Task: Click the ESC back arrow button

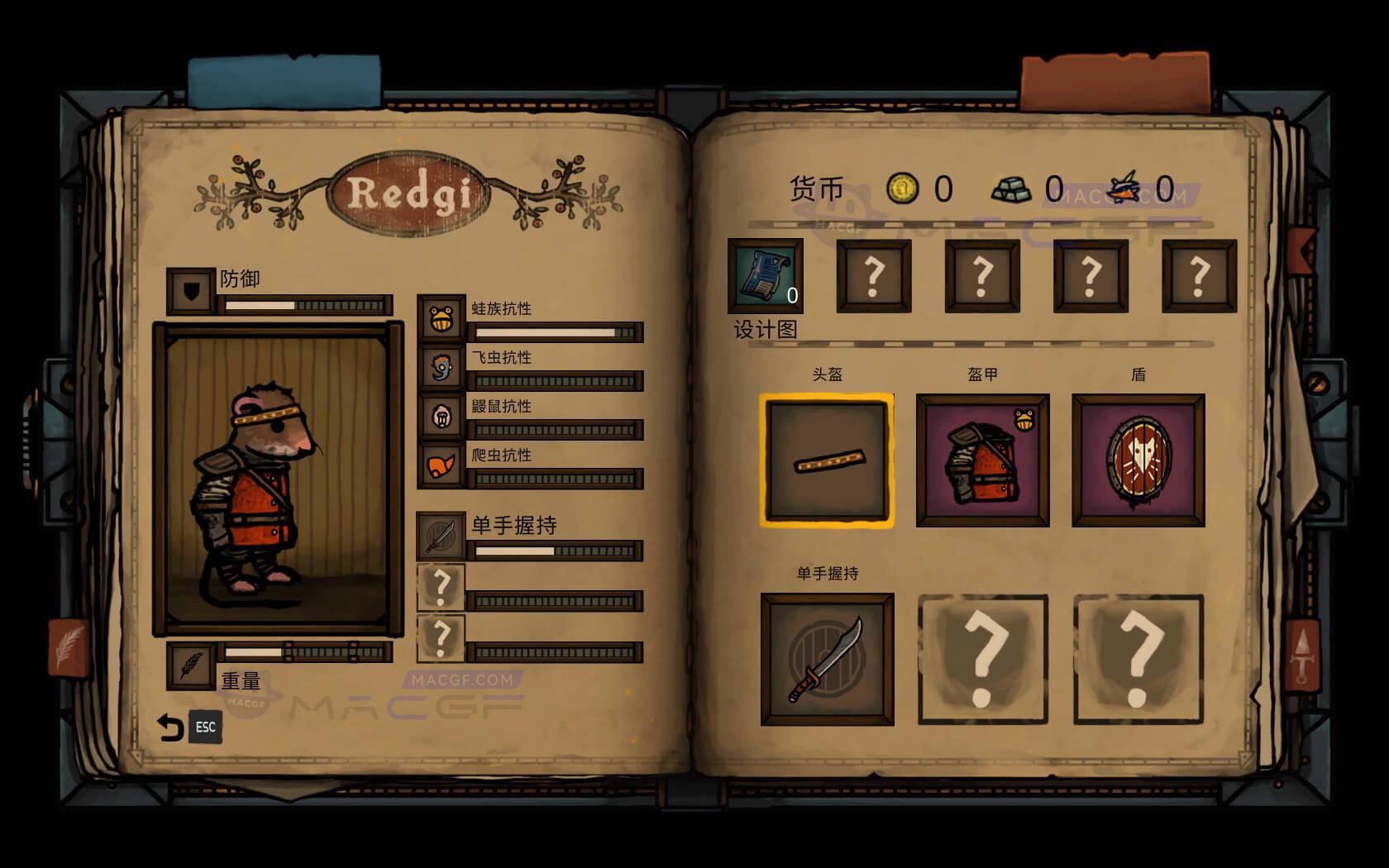Action: (170, 727)
